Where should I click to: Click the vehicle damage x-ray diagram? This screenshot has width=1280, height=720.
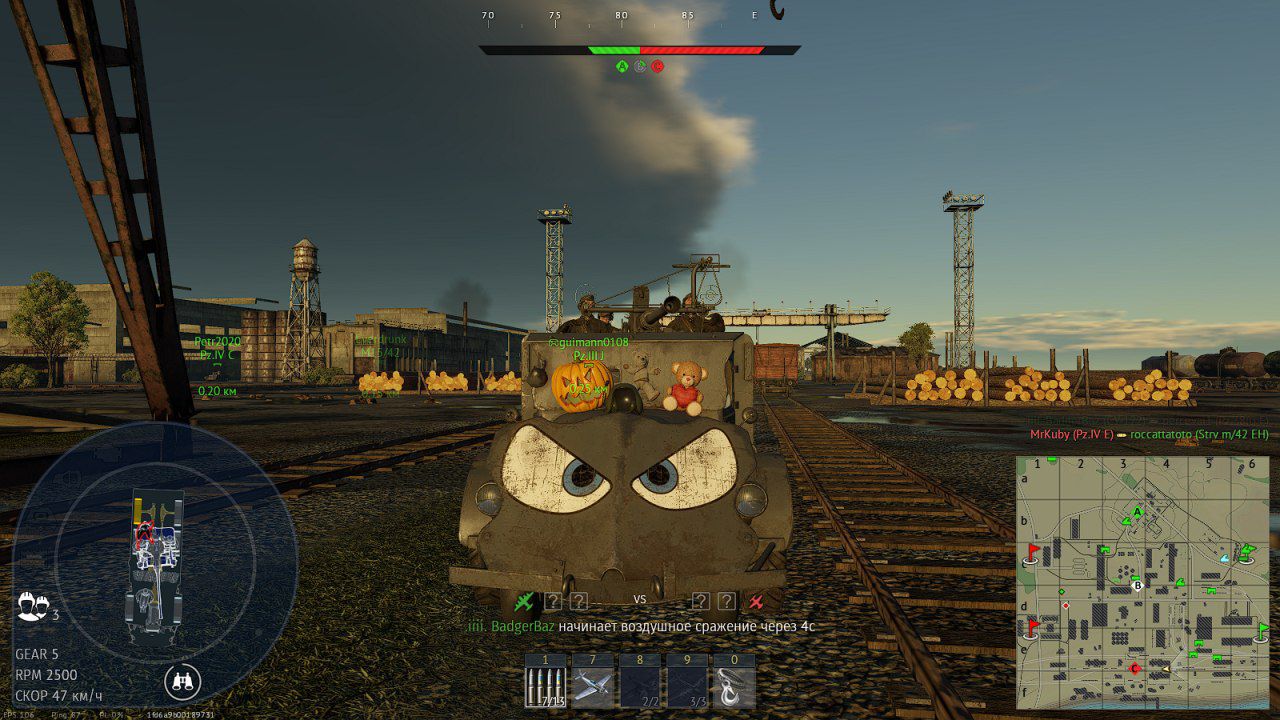coord(156,563)
